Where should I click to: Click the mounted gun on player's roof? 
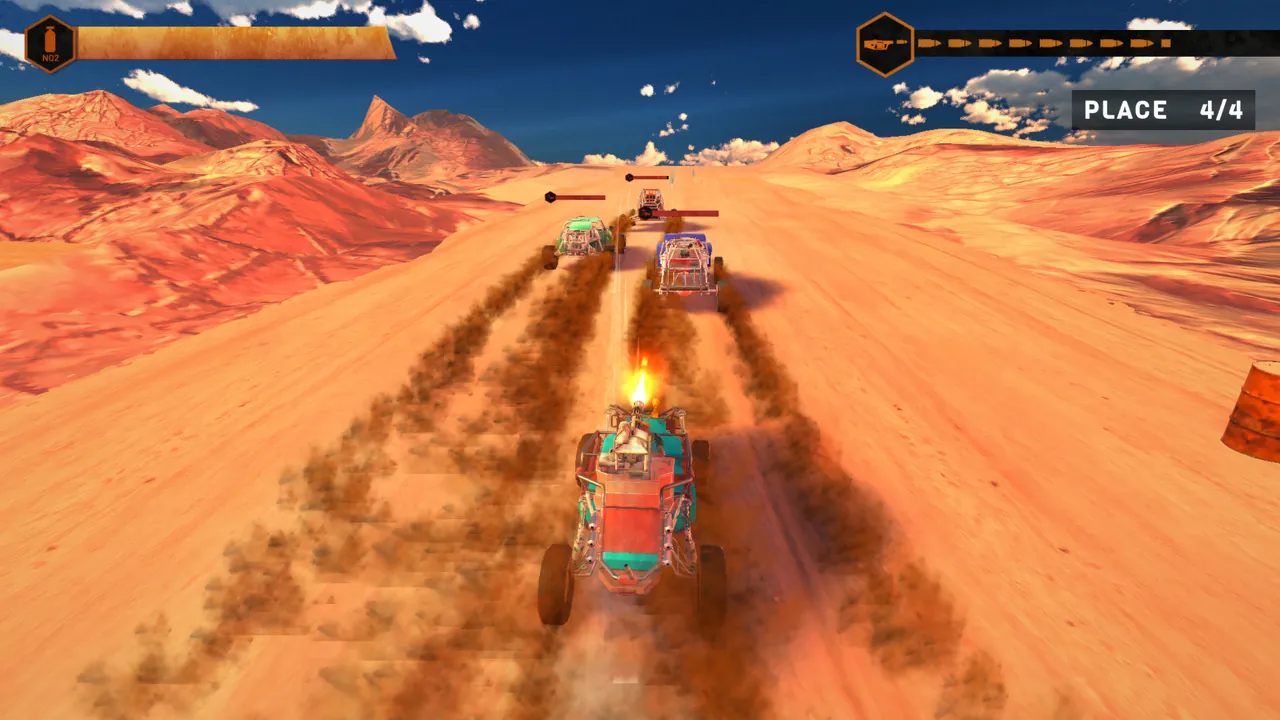(633, 430)
